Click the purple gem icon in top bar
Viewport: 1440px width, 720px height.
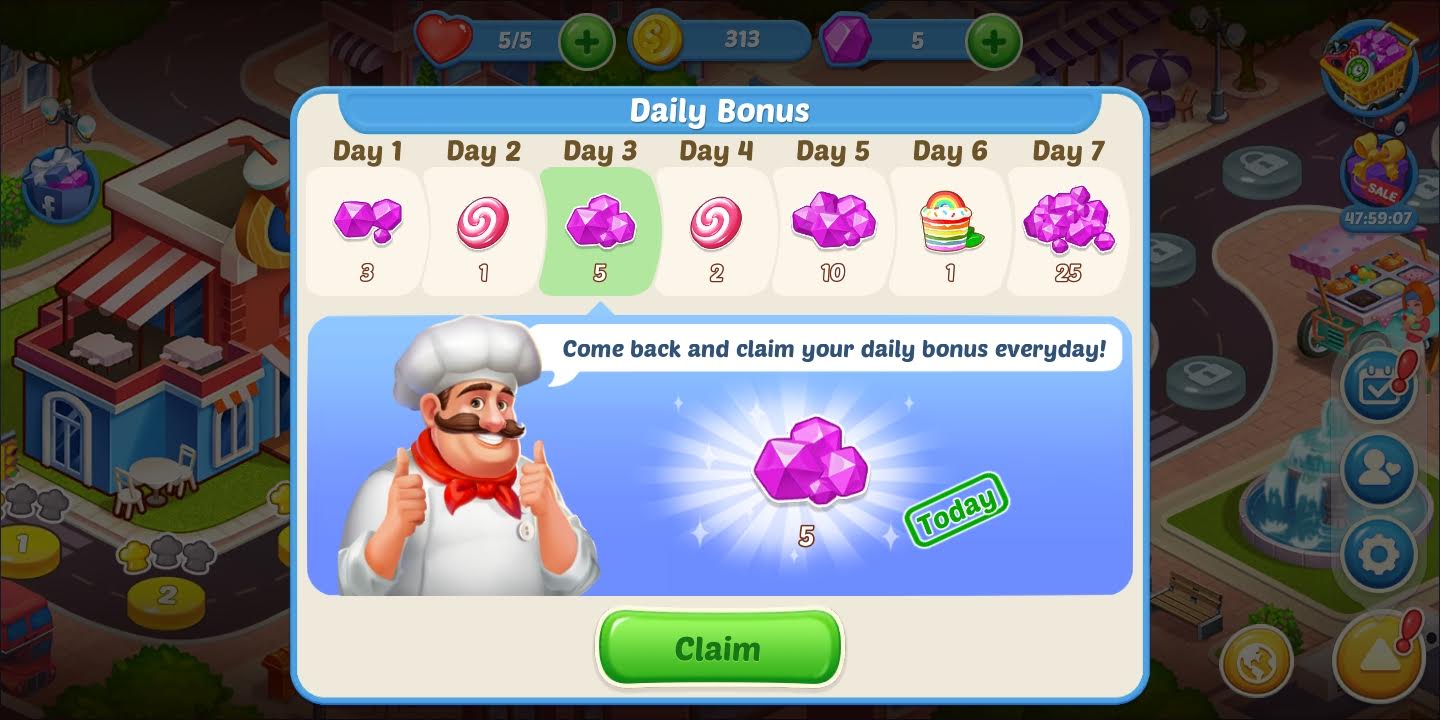pyautogui.click(x=845, y=42)
